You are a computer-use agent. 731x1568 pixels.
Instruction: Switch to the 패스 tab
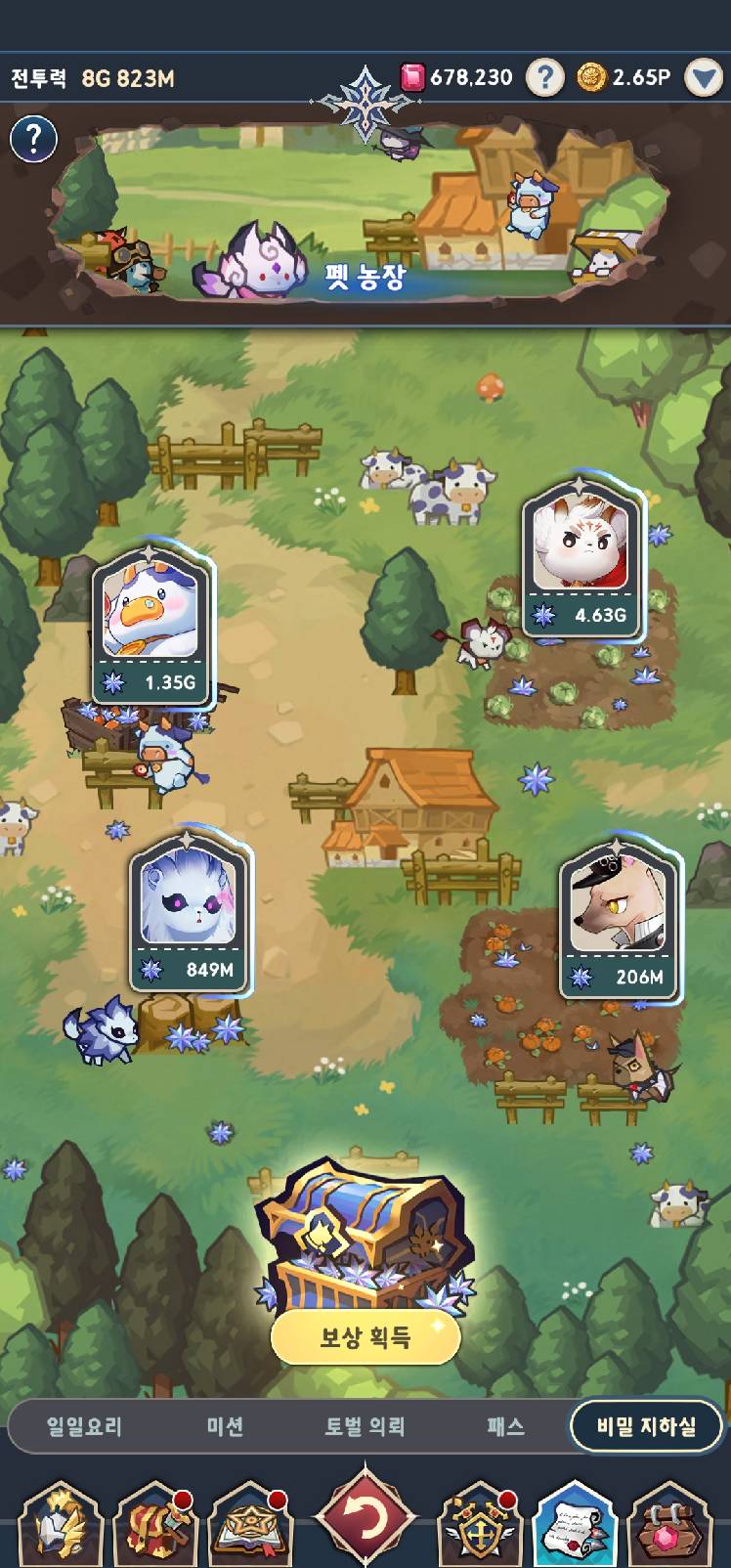tap(505, 1426)
